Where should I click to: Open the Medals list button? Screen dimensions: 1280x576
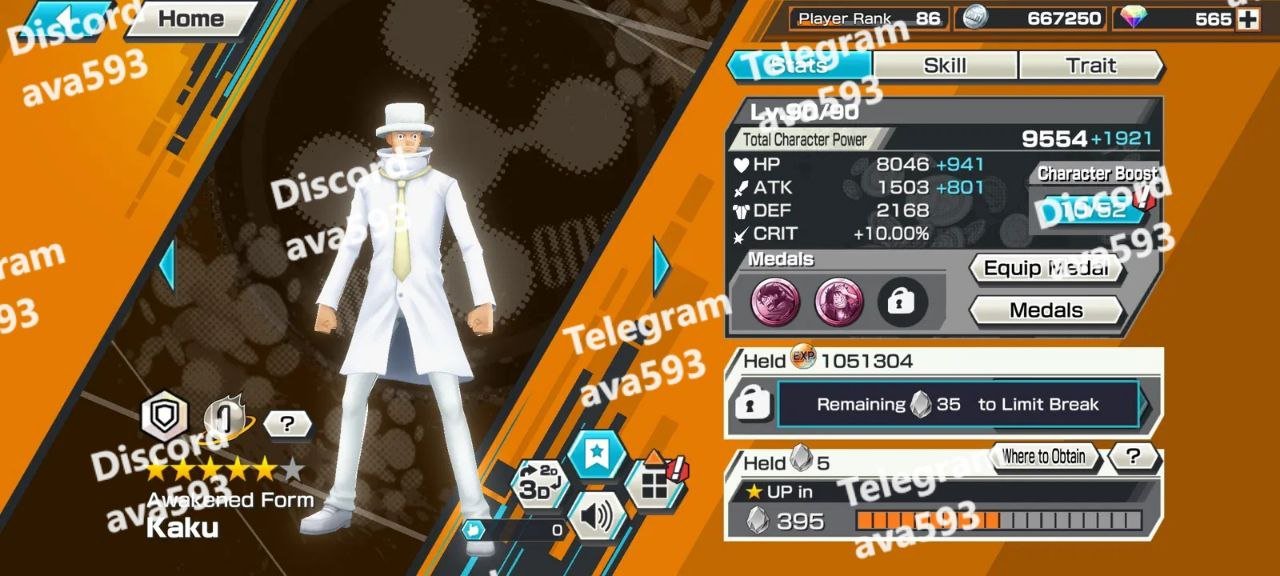pos(1046,310)
